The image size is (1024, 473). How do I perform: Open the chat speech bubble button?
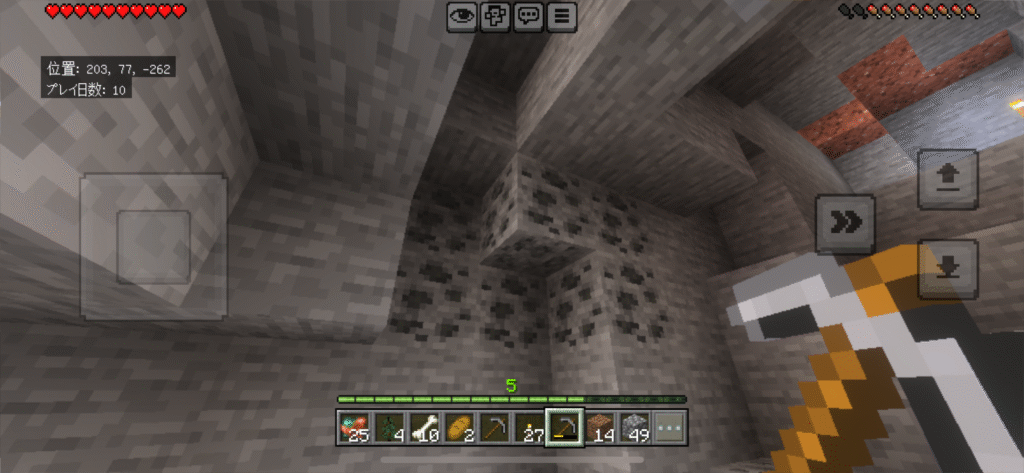click(x=529, y=16)
